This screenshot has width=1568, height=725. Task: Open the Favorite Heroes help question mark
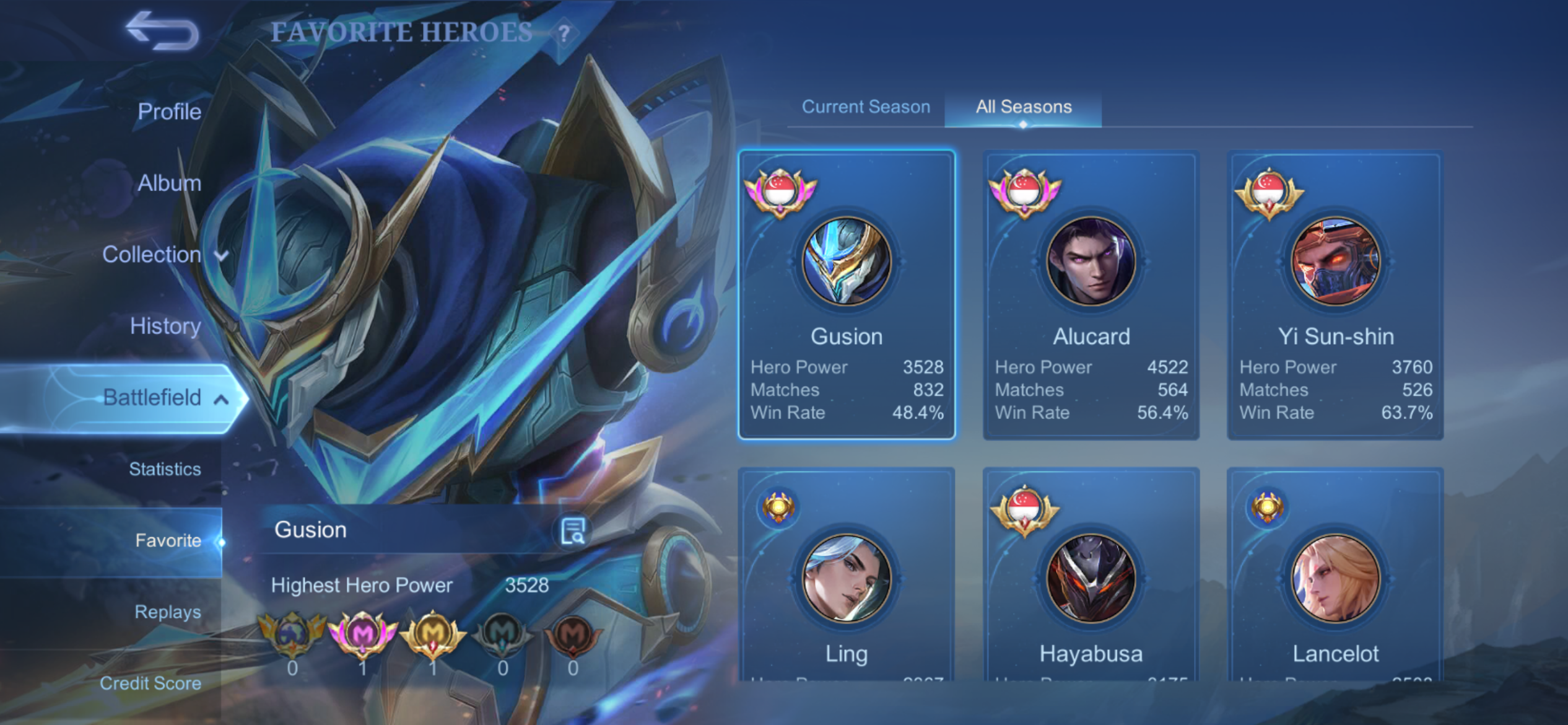564,33
